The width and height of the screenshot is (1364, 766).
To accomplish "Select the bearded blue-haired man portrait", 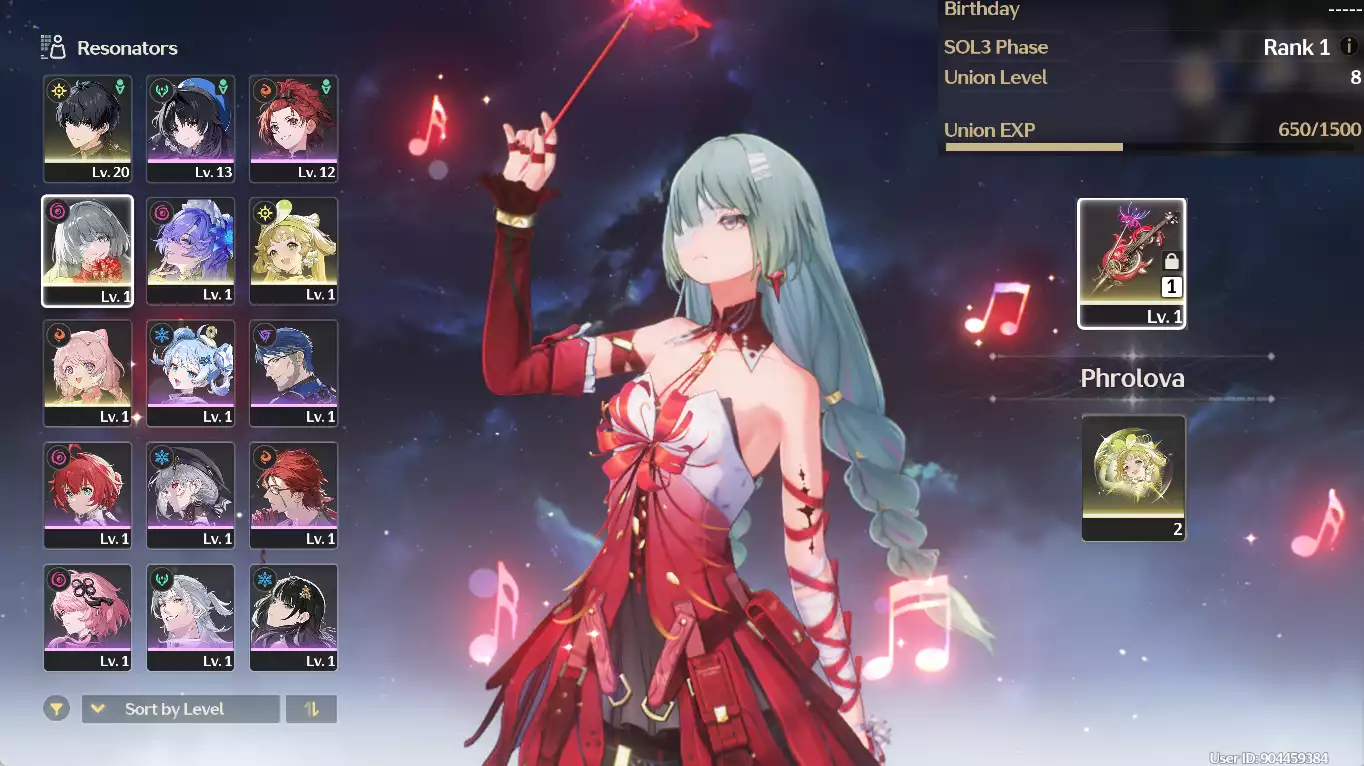I will 294,372.
